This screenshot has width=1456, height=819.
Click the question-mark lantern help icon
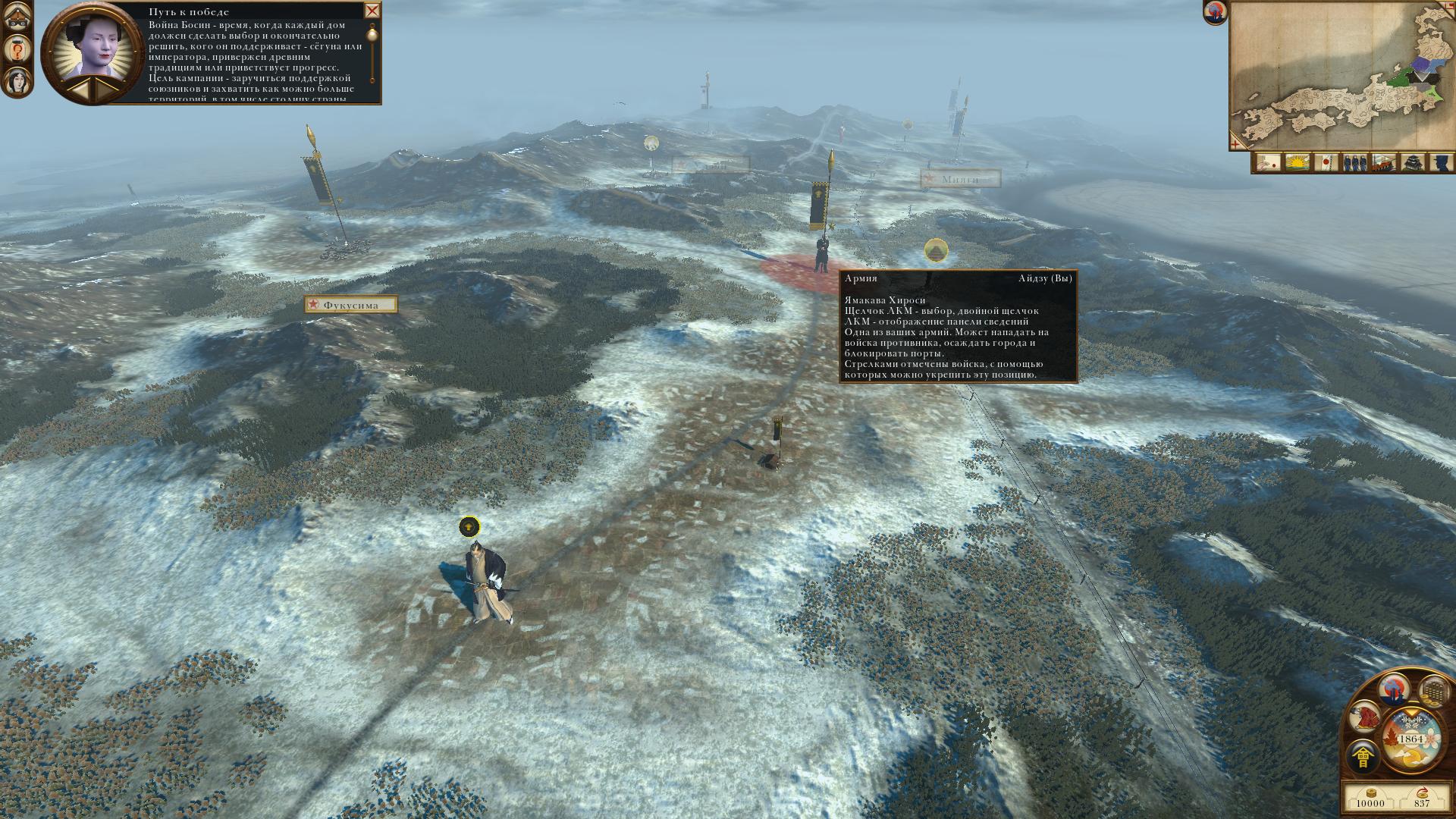17,50
